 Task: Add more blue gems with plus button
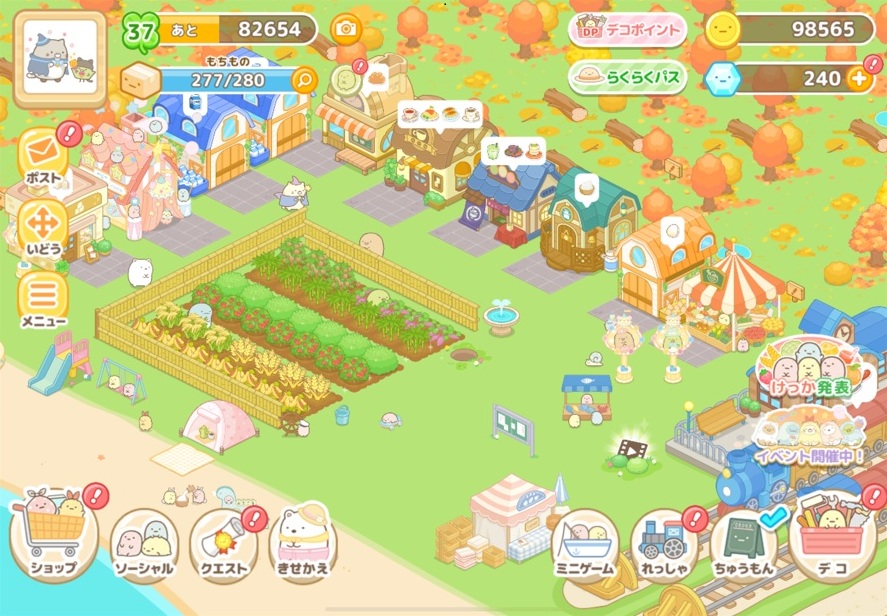click(858, 78)
